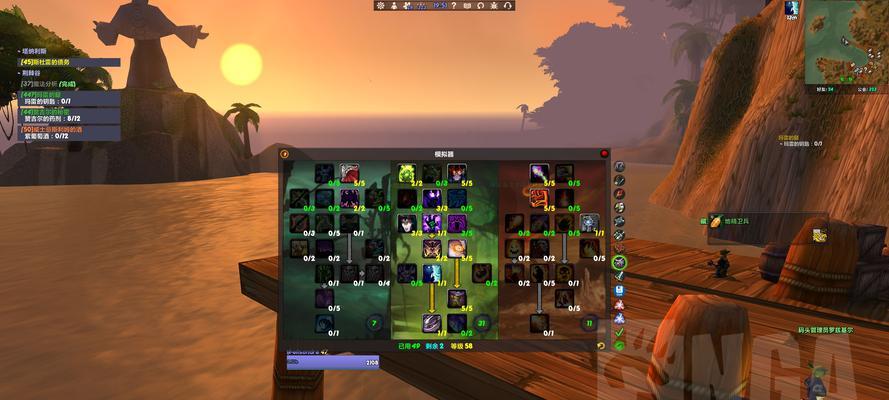Click the right tree's point total circle showing 11

click(x=589, y=323)
